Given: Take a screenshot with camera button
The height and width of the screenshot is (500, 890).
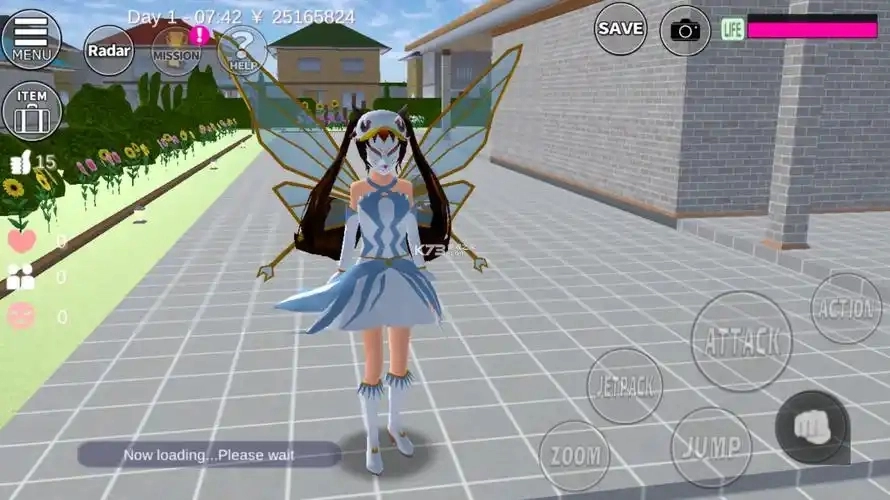Looking at the screenshot, I should pos(685,30).
